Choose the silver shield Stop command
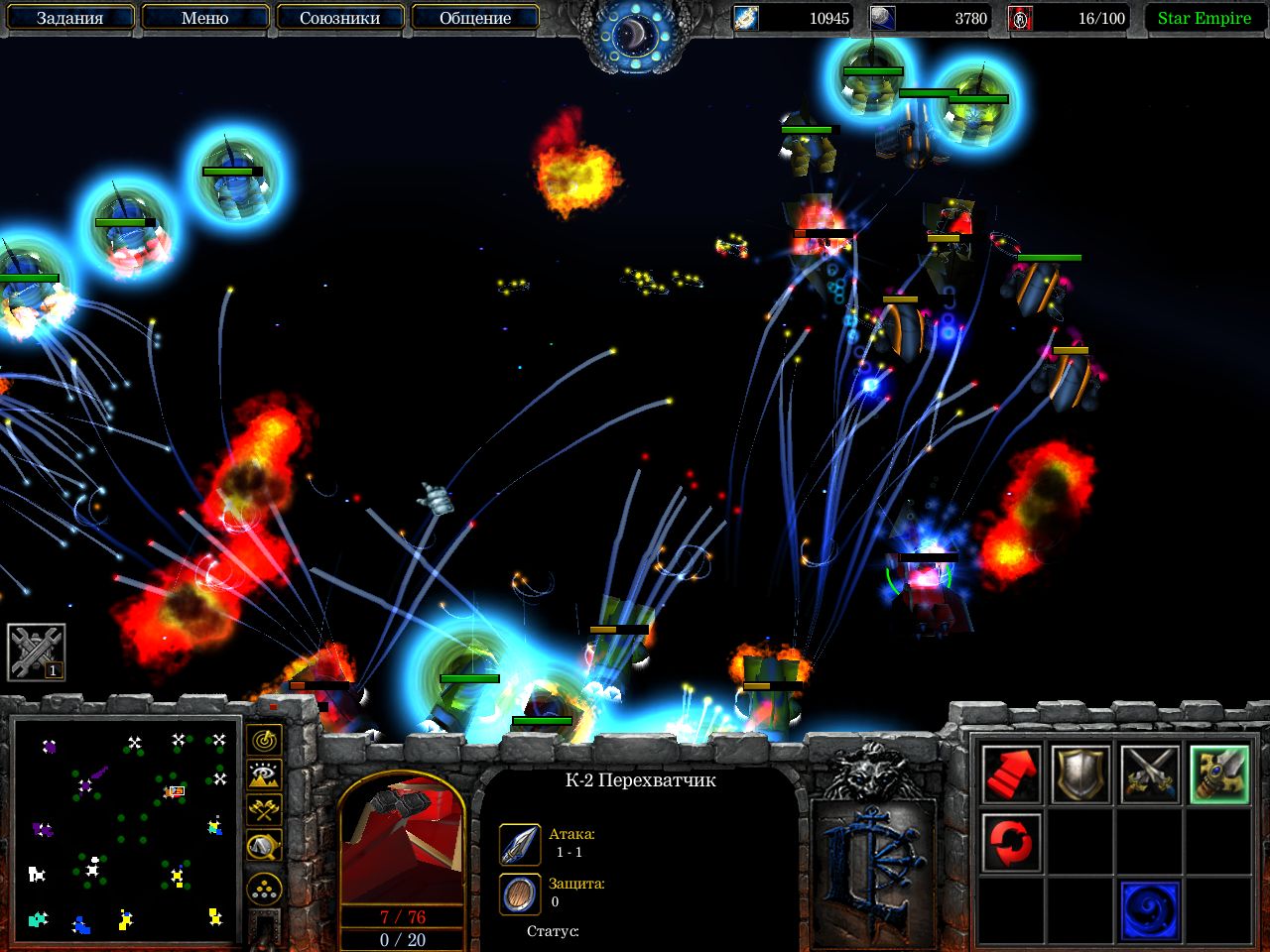 (x=1080, y=774)
